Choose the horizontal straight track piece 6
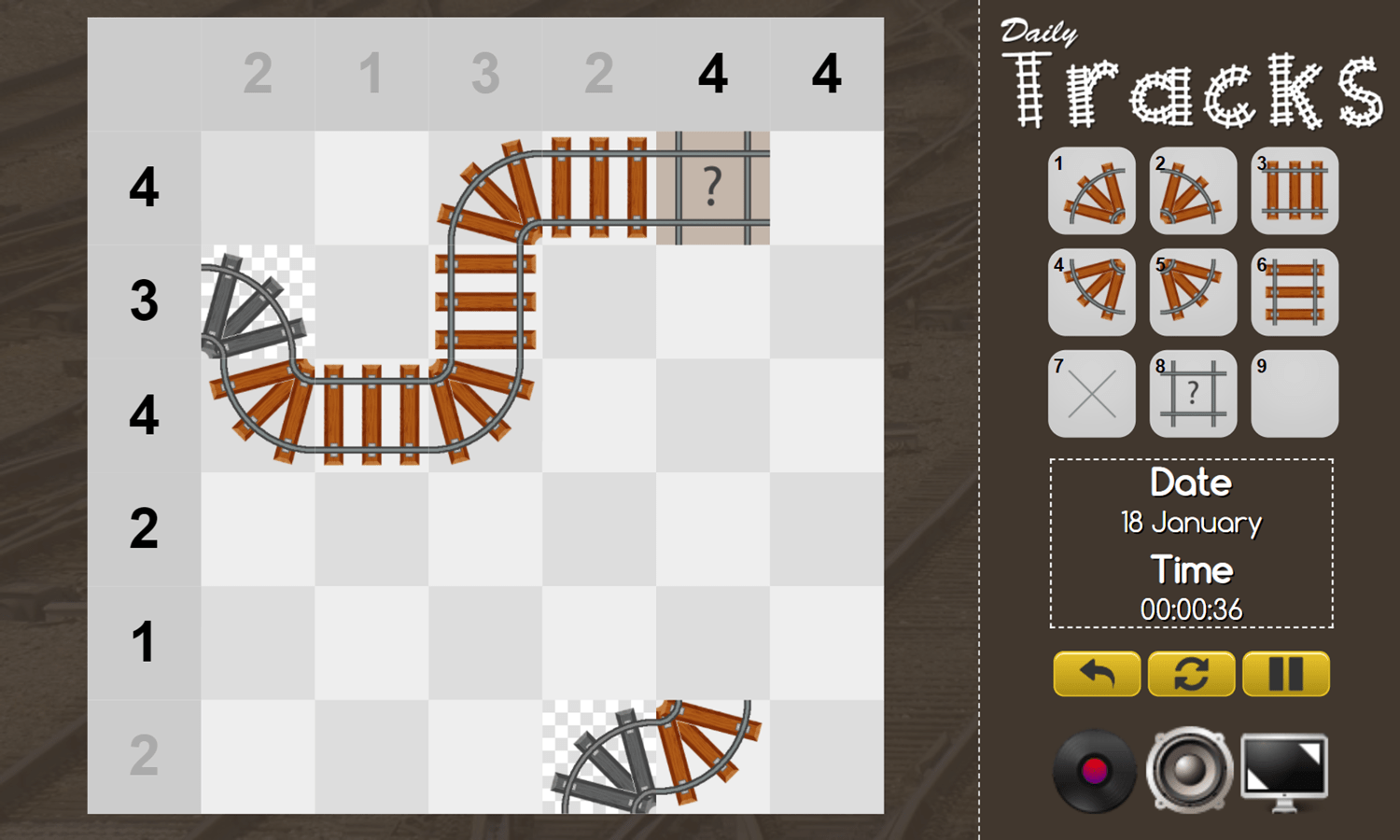 1295,291
